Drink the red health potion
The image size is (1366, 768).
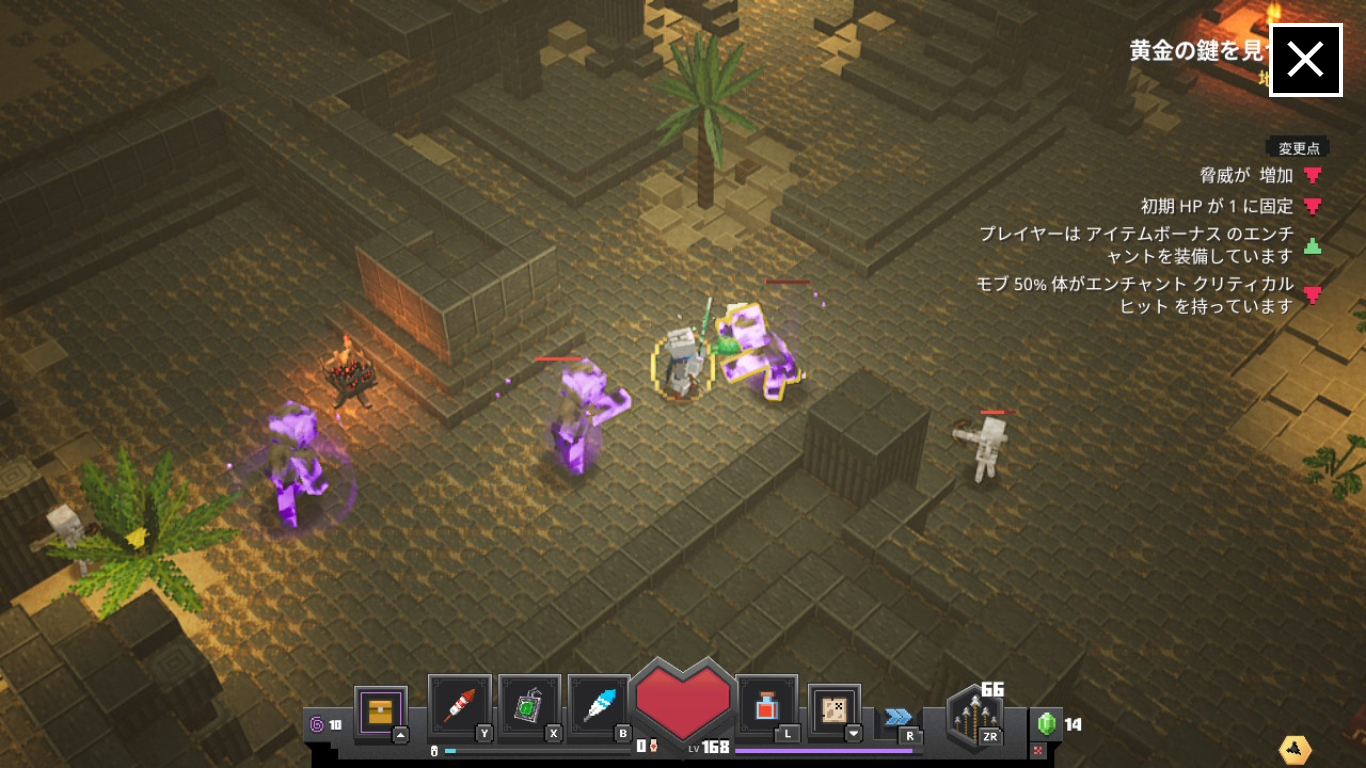click(766, 706)
